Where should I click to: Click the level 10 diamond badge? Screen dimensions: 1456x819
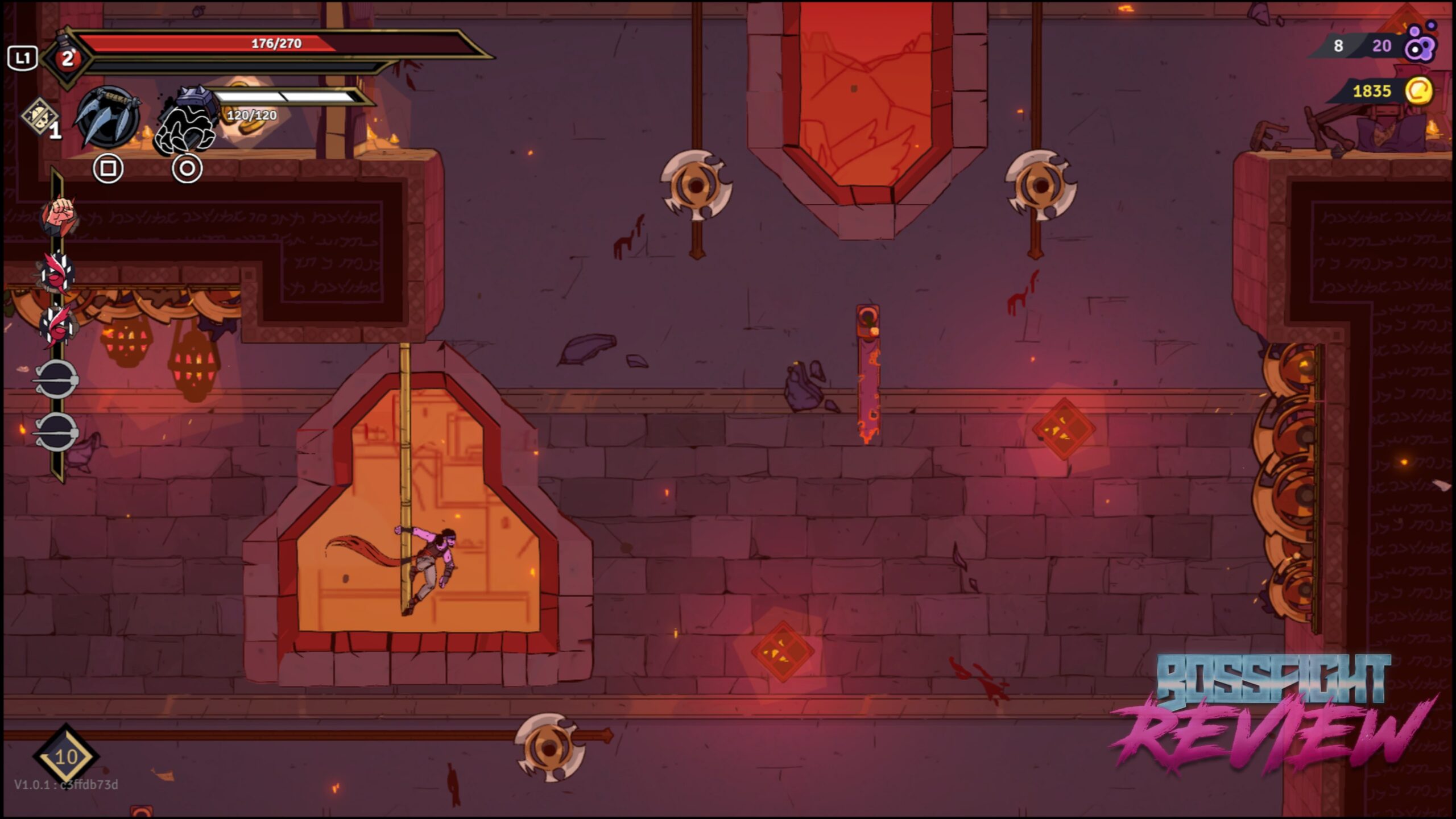point(66,756)
